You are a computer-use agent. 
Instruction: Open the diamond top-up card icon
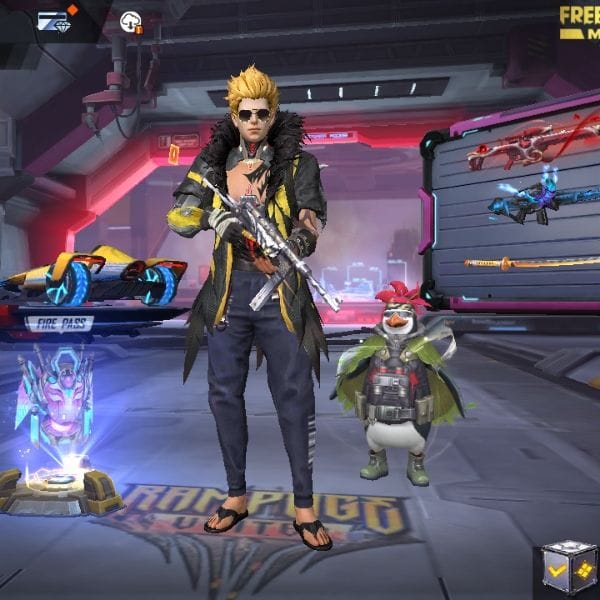pyautogui.click(x=51, y=21)
